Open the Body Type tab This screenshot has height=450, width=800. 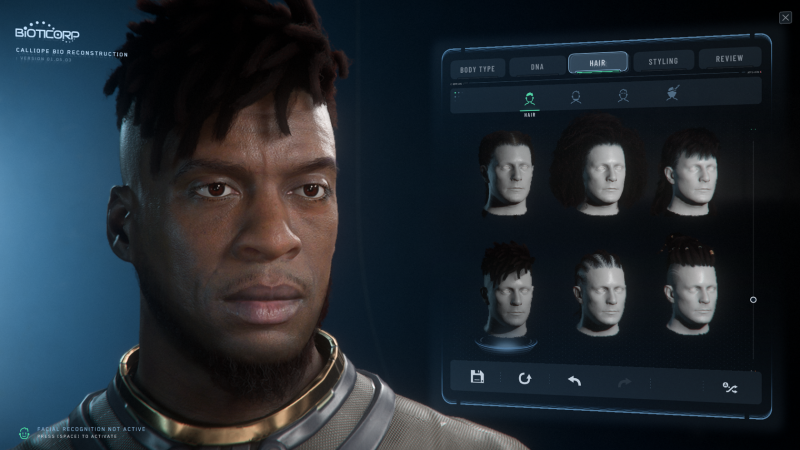(x=477, y=68)
